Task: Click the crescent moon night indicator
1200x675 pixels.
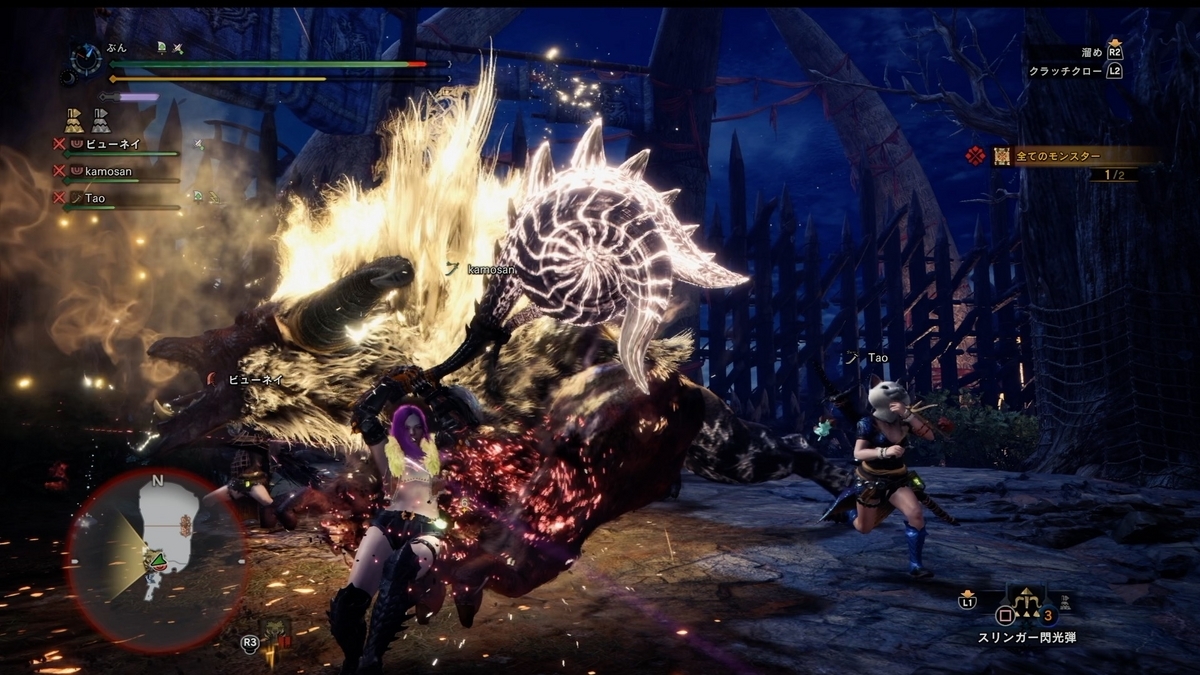Action: tap(69, 76)
